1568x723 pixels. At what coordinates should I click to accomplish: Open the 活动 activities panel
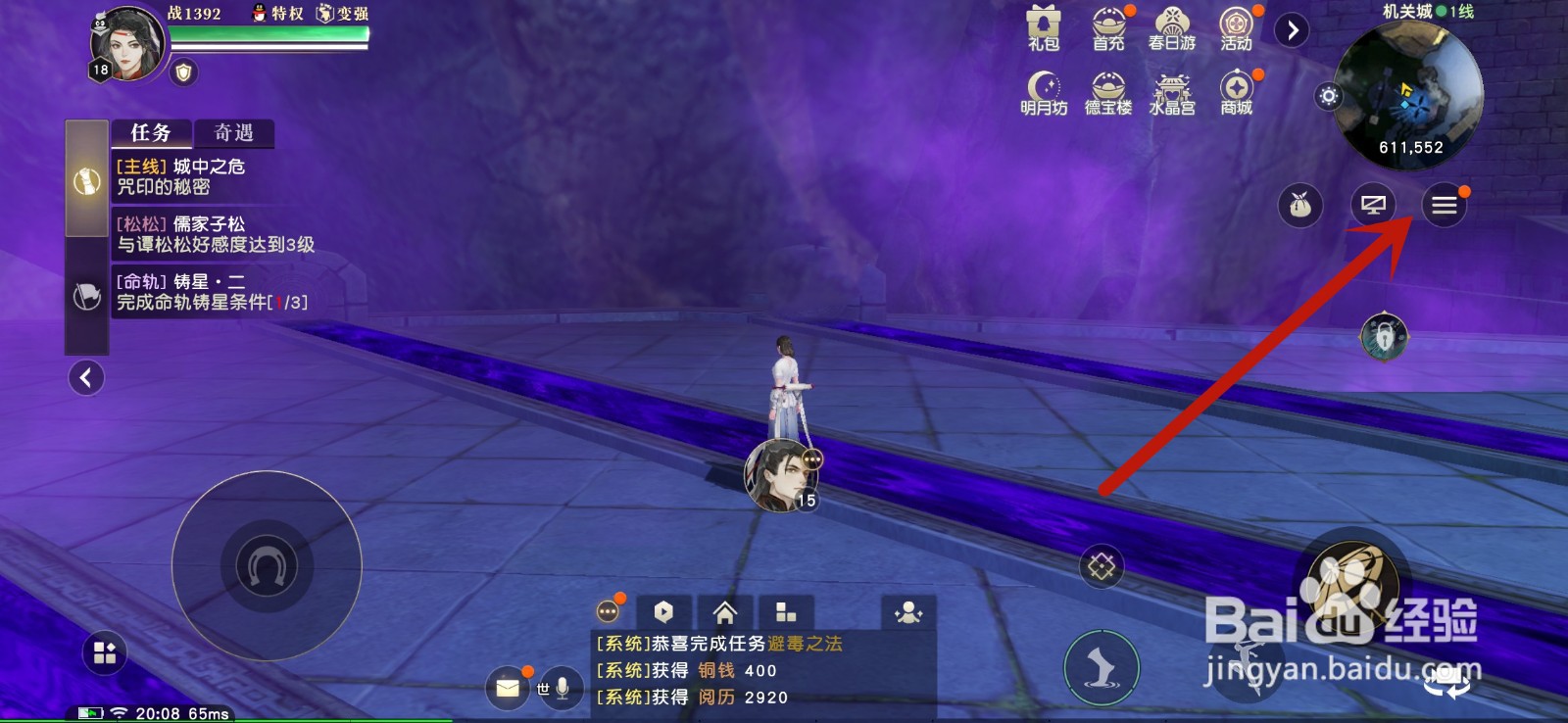(1236, 29)
